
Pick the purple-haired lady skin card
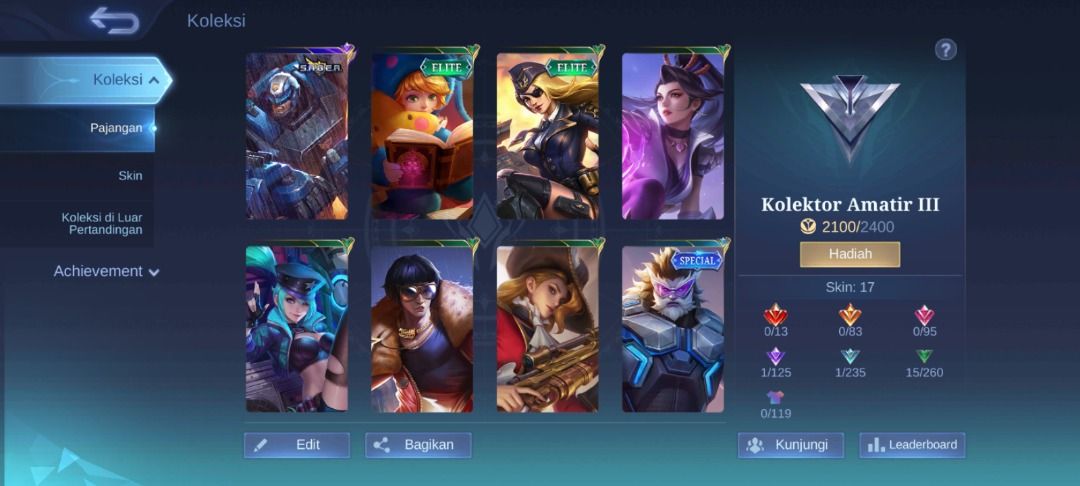click(x=672, y=135)
